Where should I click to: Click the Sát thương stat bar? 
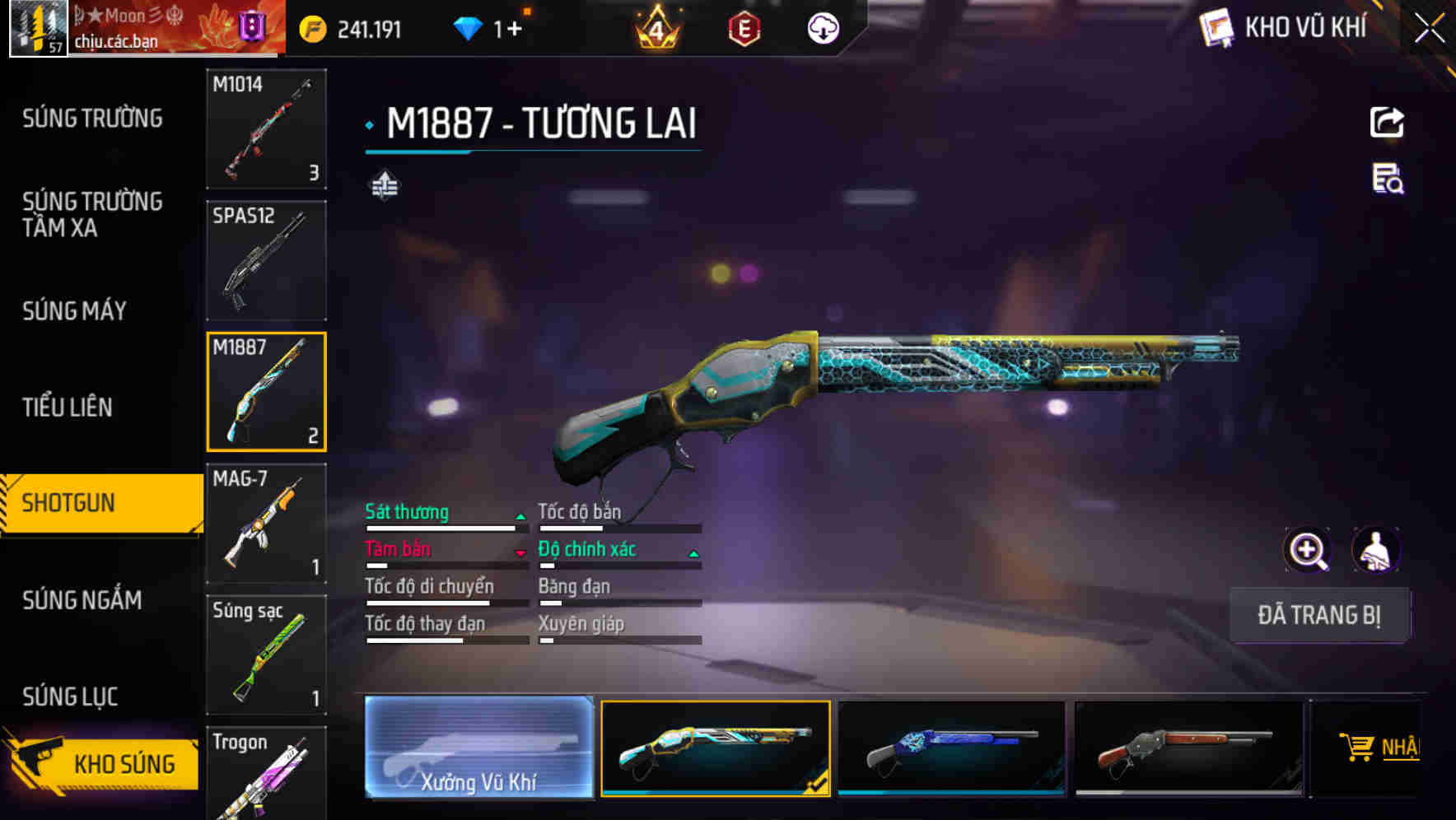pos(445,522)
